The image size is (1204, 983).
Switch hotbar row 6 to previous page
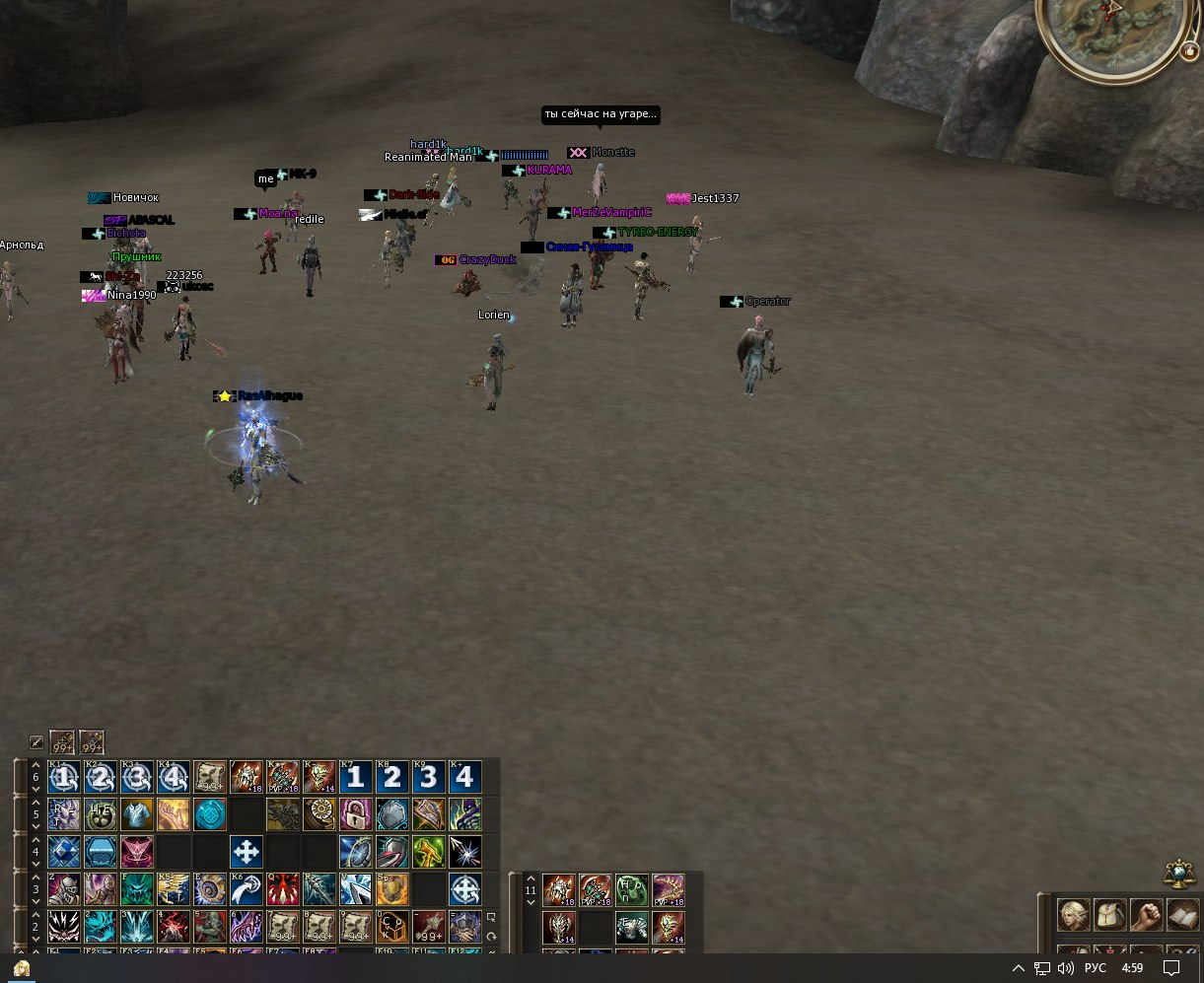[x=36, y=765]
